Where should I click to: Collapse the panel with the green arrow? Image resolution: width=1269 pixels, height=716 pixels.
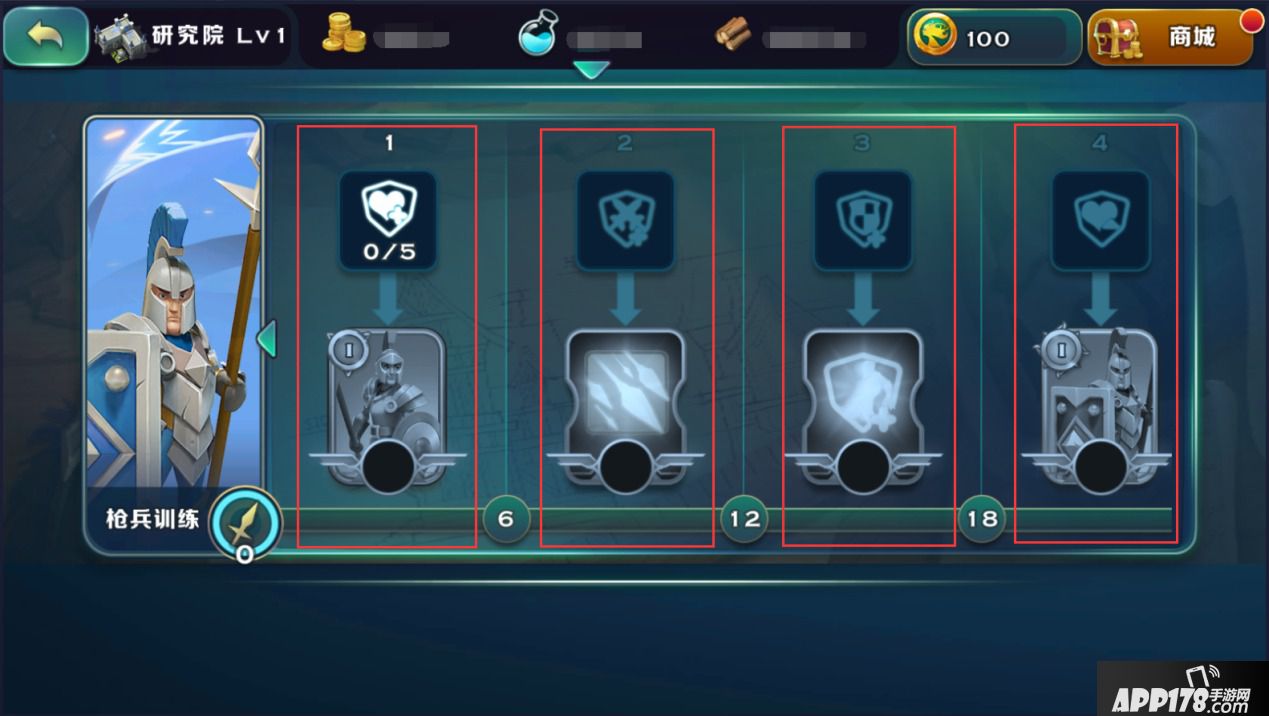tap(266, 339)
